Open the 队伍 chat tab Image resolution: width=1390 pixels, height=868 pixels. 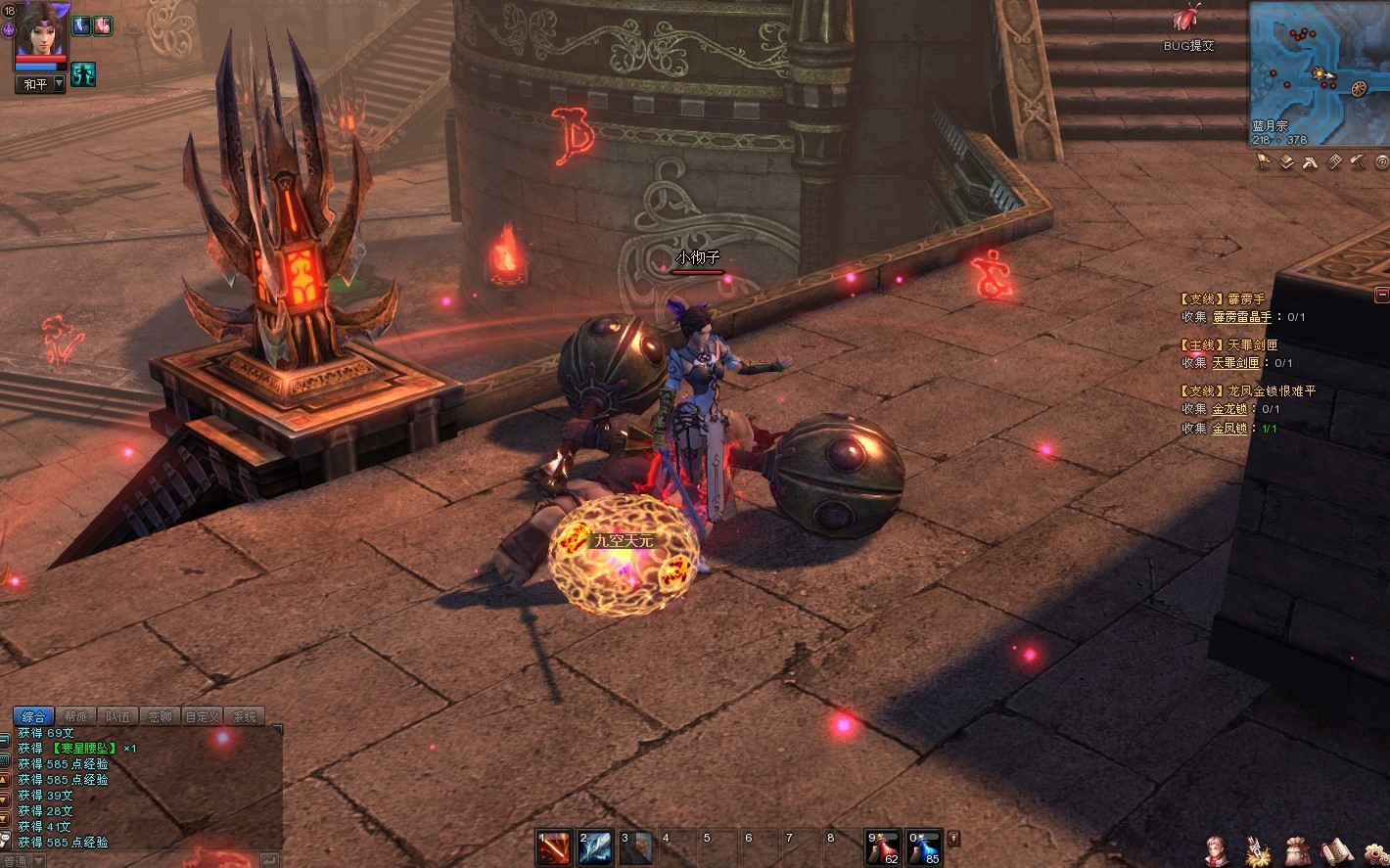pos(118,717)
